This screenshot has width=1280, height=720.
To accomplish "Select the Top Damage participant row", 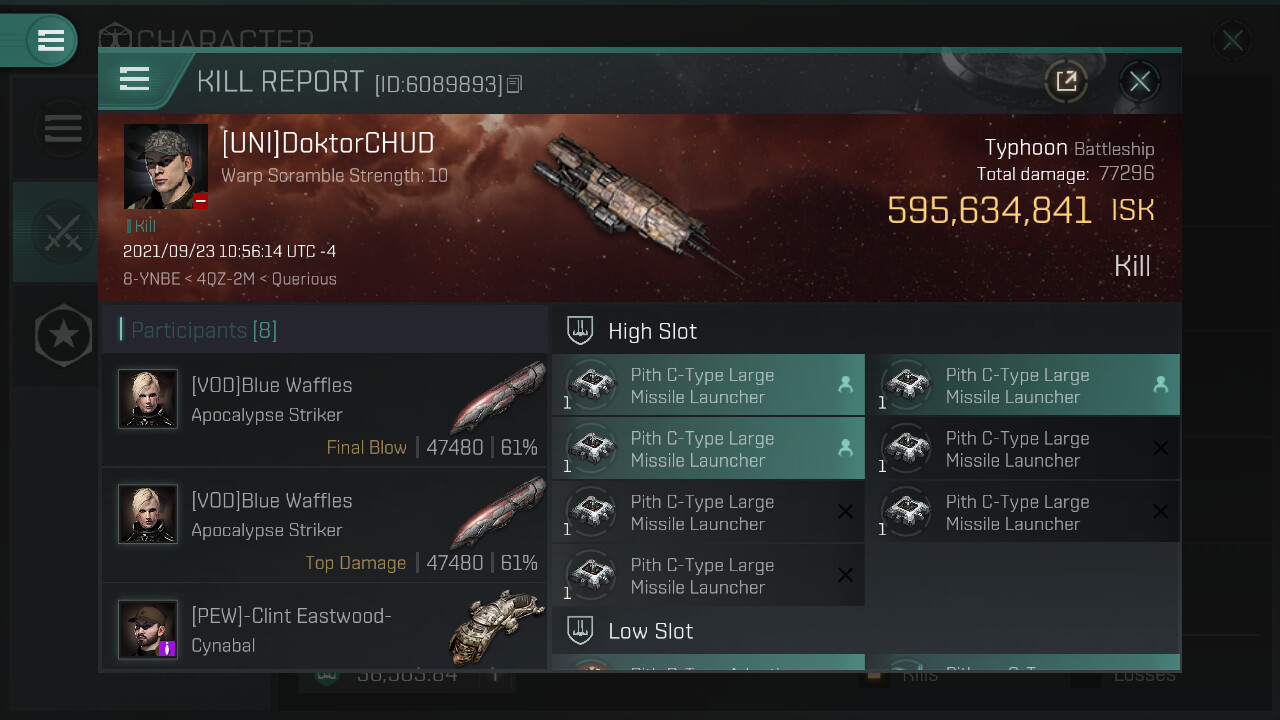I will [324, 526].
